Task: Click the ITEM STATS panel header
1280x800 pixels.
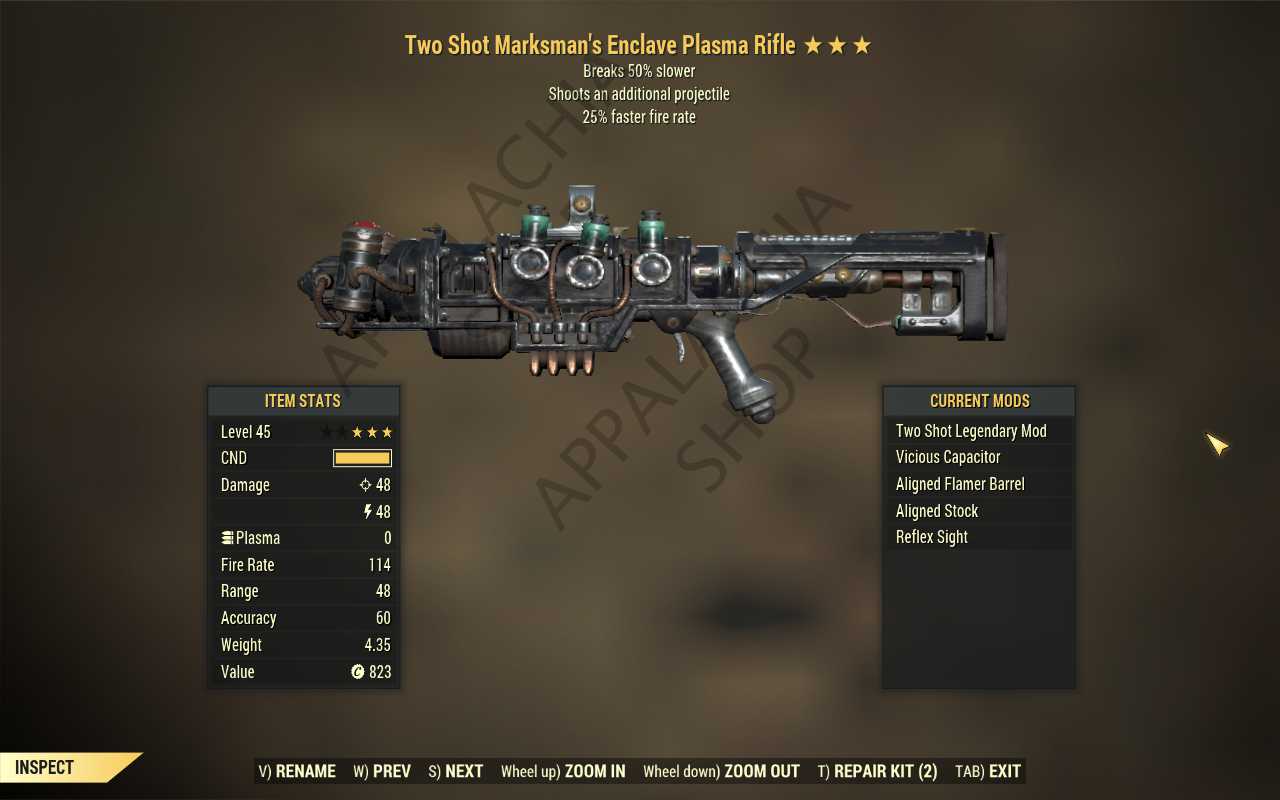Action: click(x=303, y=400)
